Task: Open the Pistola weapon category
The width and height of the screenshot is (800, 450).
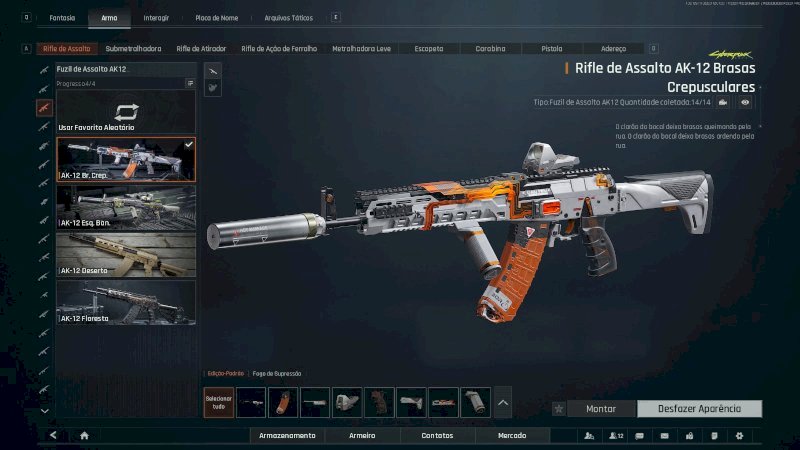Action: 551,48
